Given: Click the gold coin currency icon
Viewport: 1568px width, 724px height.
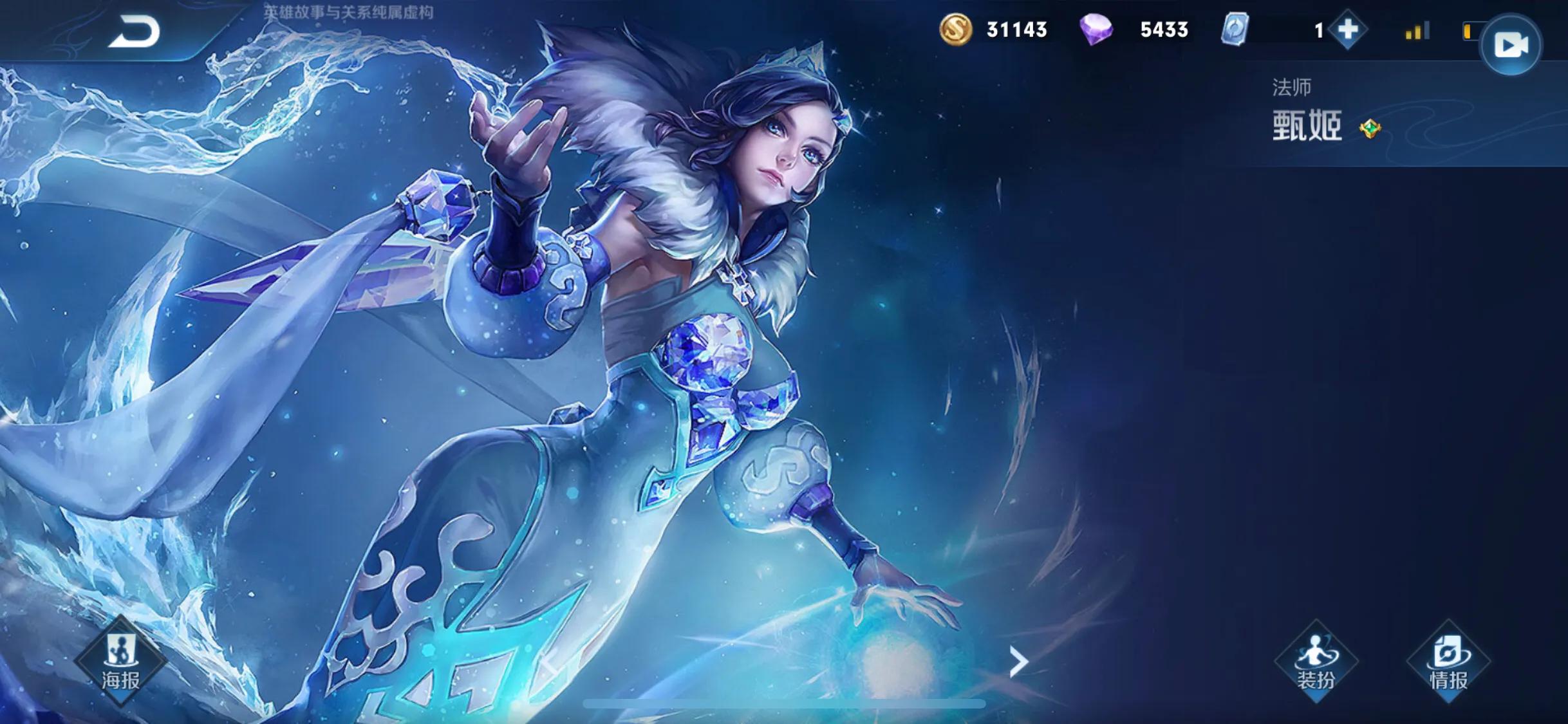Looking at the screenshot, I should [x=956, y=30].
